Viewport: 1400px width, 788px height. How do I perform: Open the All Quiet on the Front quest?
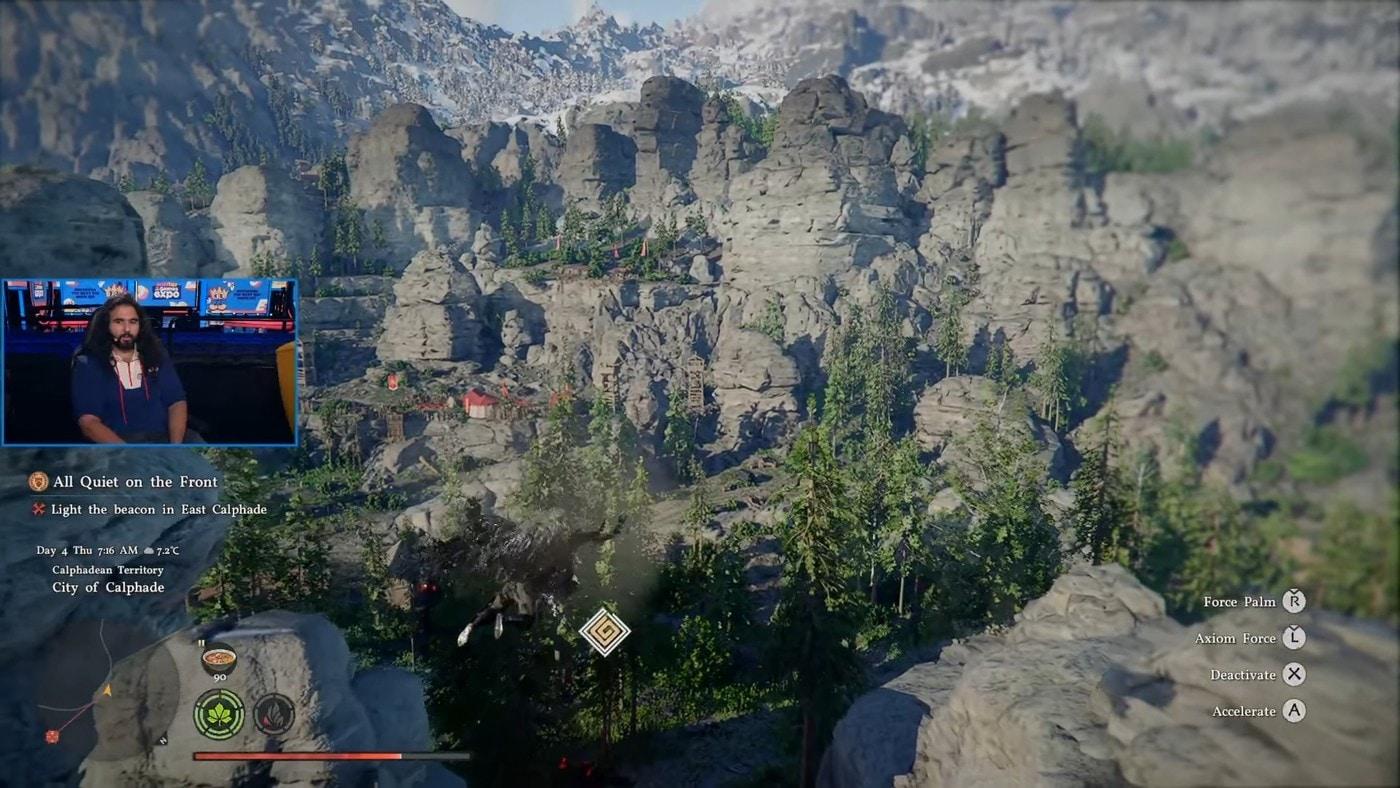click(134, 482)
